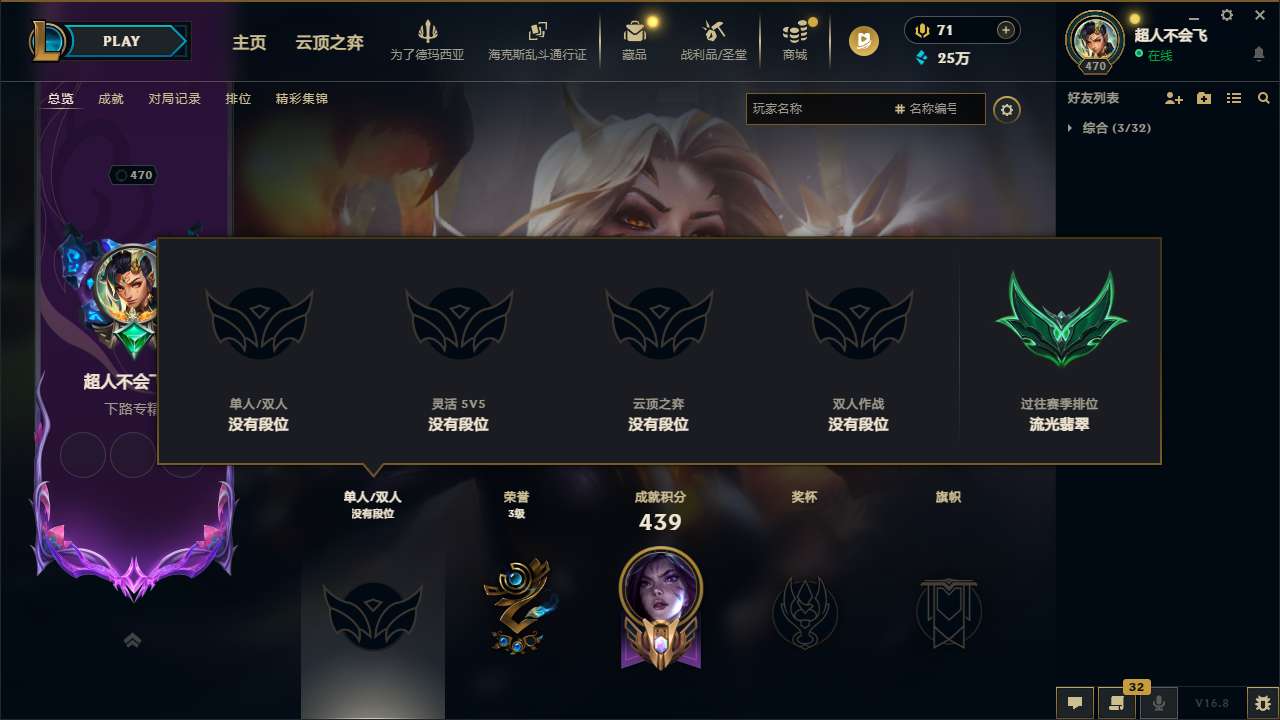Open the 为了德玛西亚 event page
The height and width of the screenshot is (720, 1280).
pos(427,40)
